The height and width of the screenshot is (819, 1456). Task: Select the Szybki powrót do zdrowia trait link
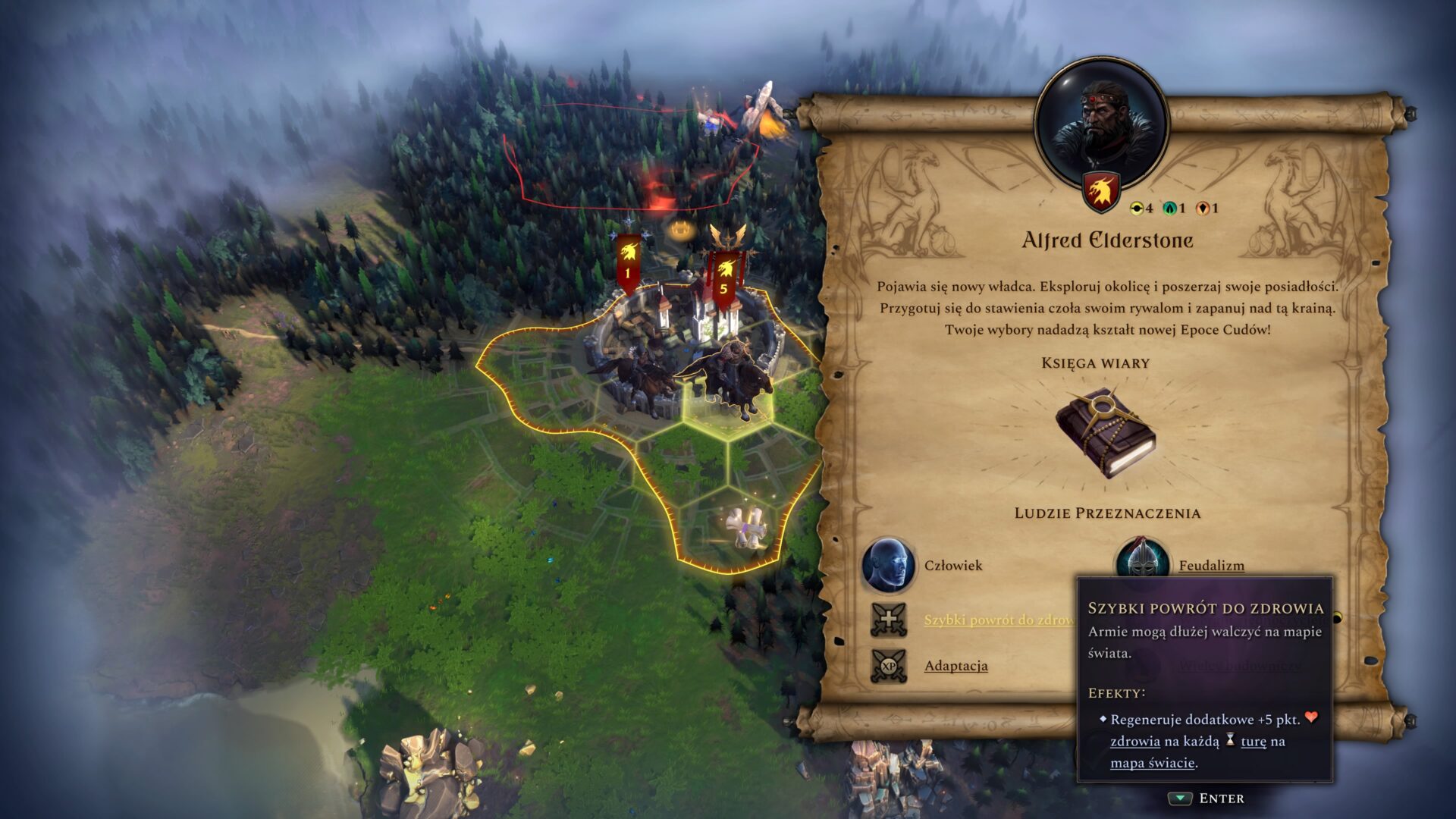click(998, 620)
